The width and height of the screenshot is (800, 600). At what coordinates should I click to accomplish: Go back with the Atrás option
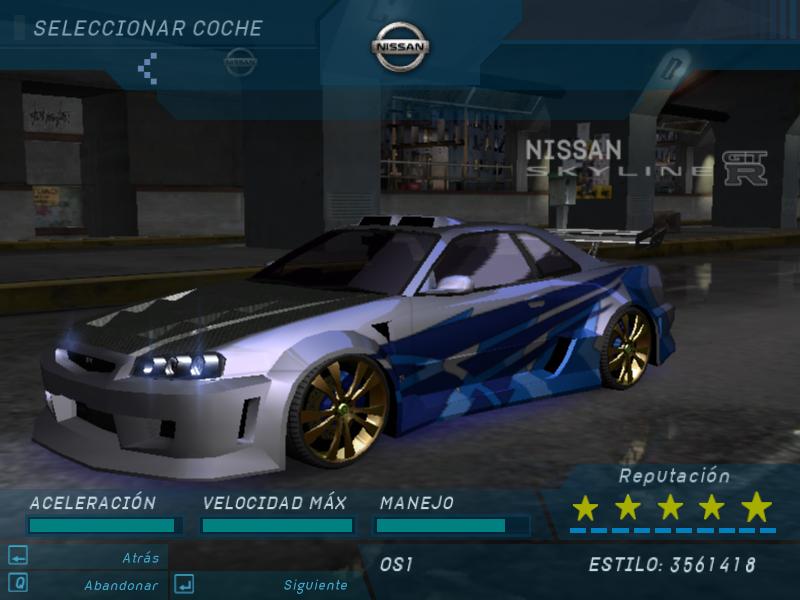140,558
